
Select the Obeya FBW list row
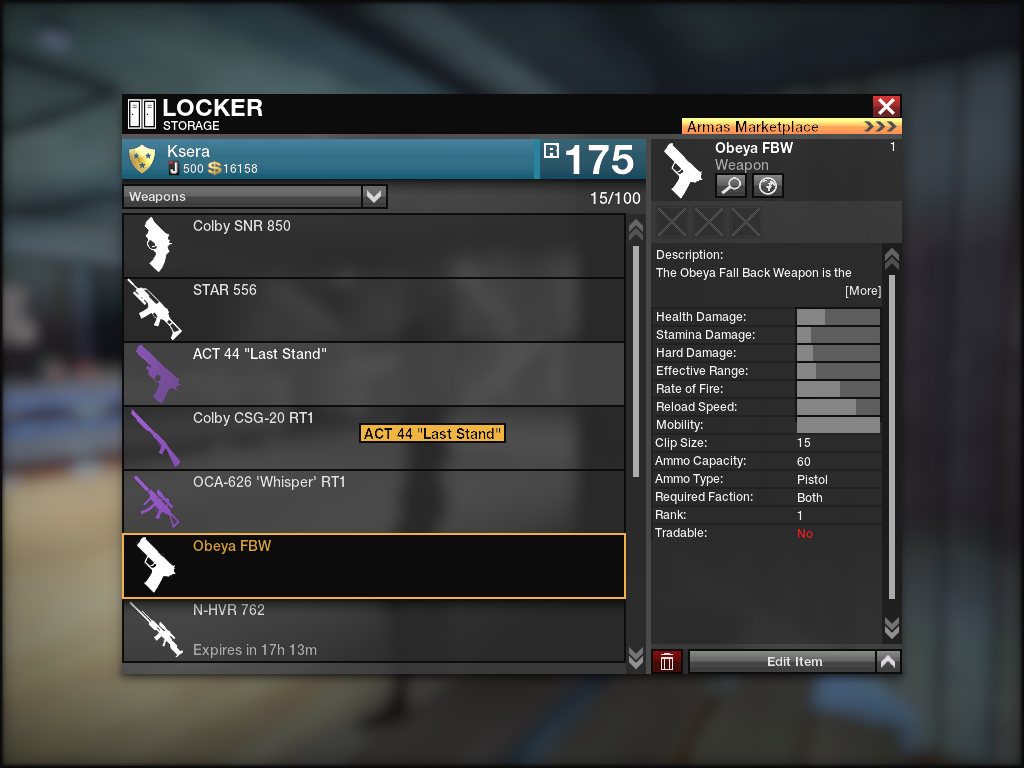(373, 566)
